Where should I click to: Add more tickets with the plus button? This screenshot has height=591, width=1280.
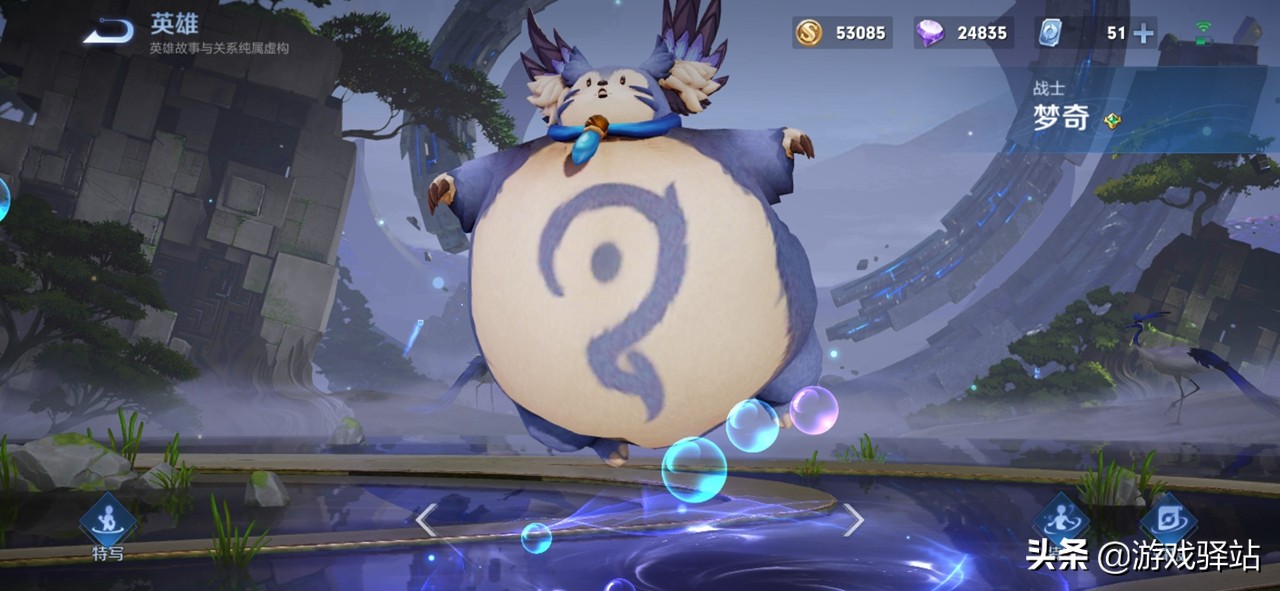tap(1142, 33)
